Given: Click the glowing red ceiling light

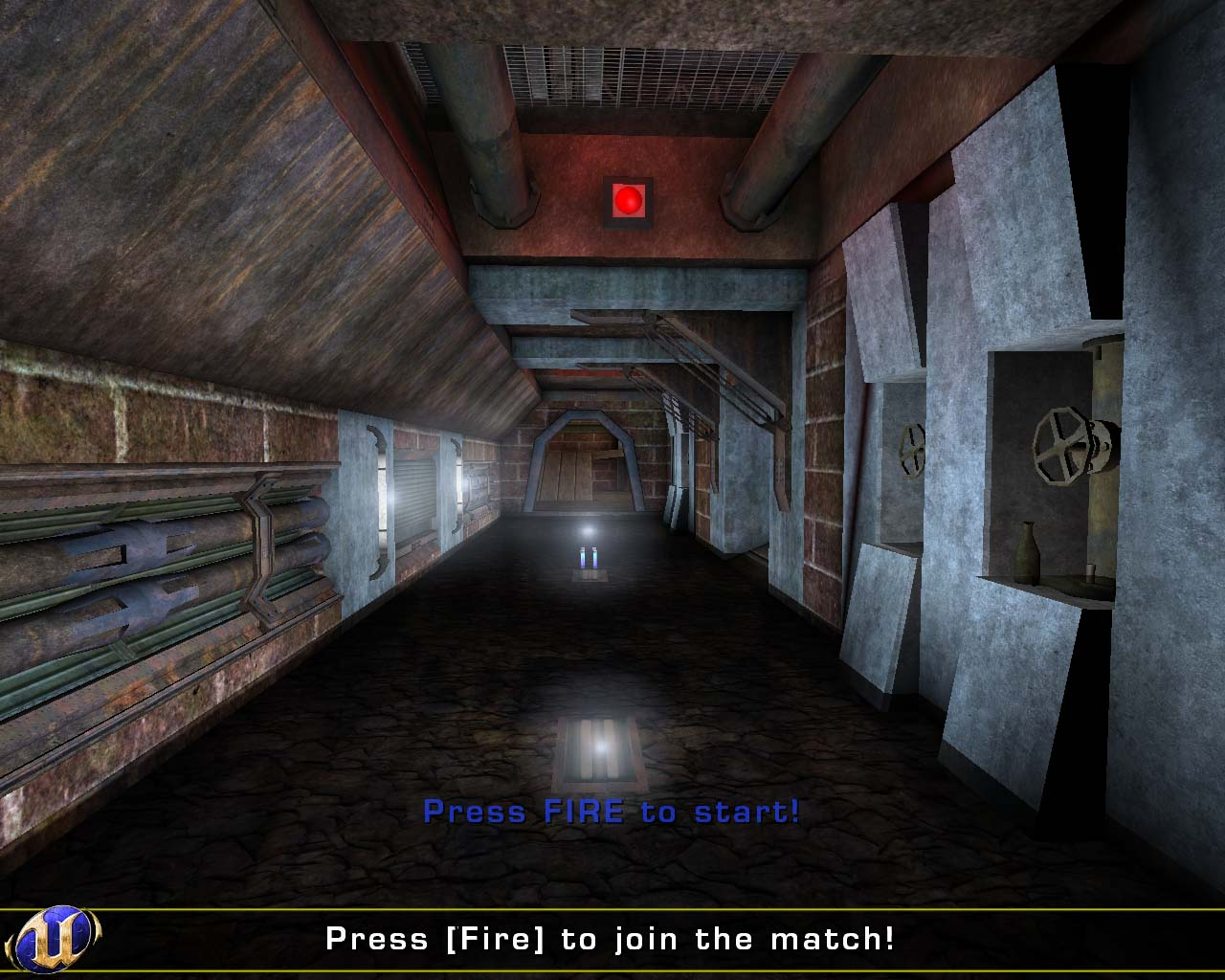Looking at the screenshot, I should coord(629,200).
